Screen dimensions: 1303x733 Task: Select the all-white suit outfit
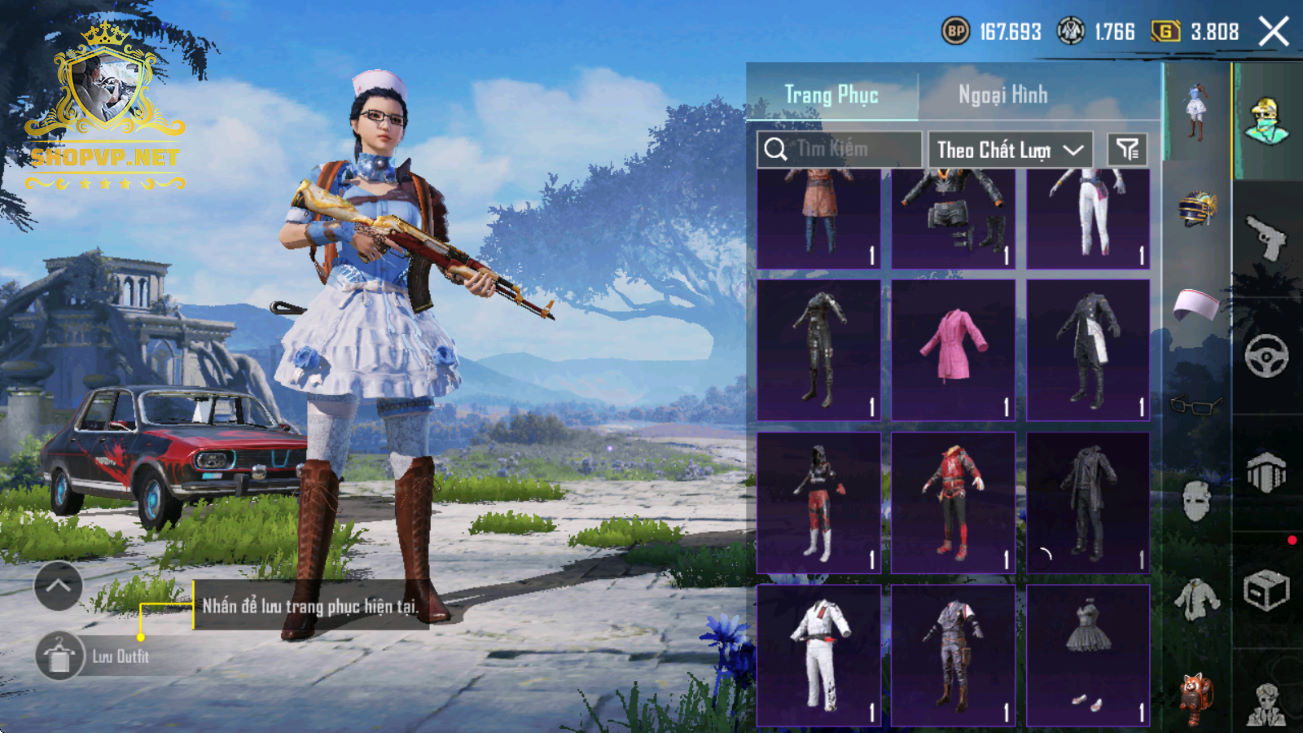[x=819, y=654]
